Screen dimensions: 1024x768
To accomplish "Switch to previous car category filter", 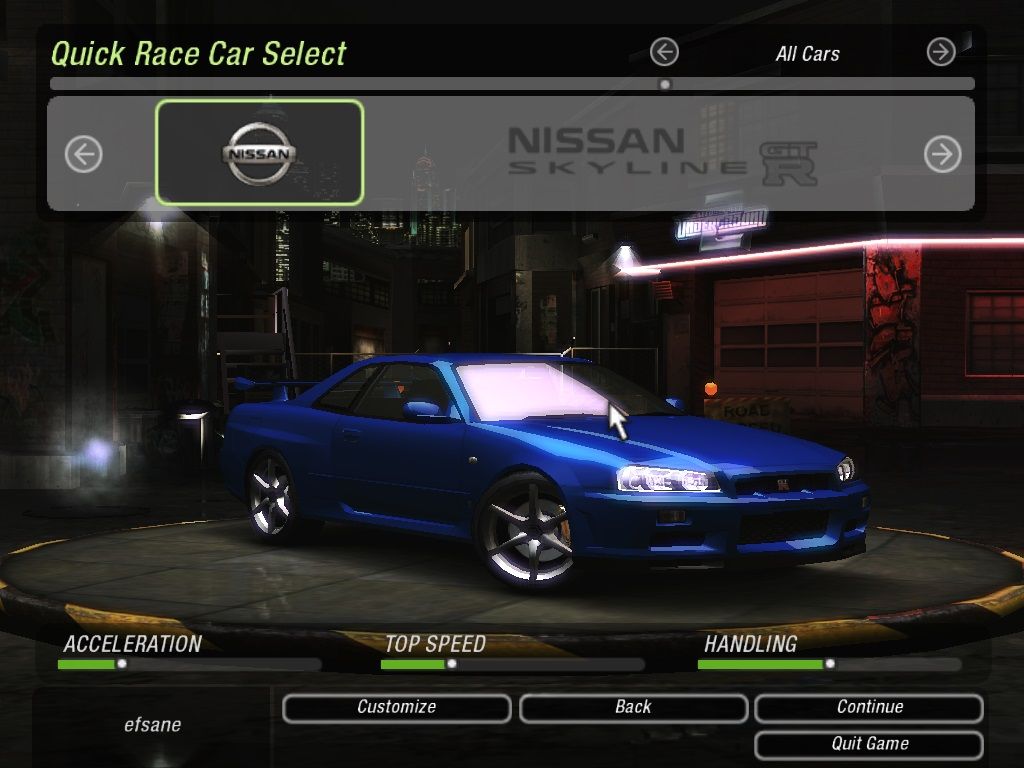I will pos(664,52).
